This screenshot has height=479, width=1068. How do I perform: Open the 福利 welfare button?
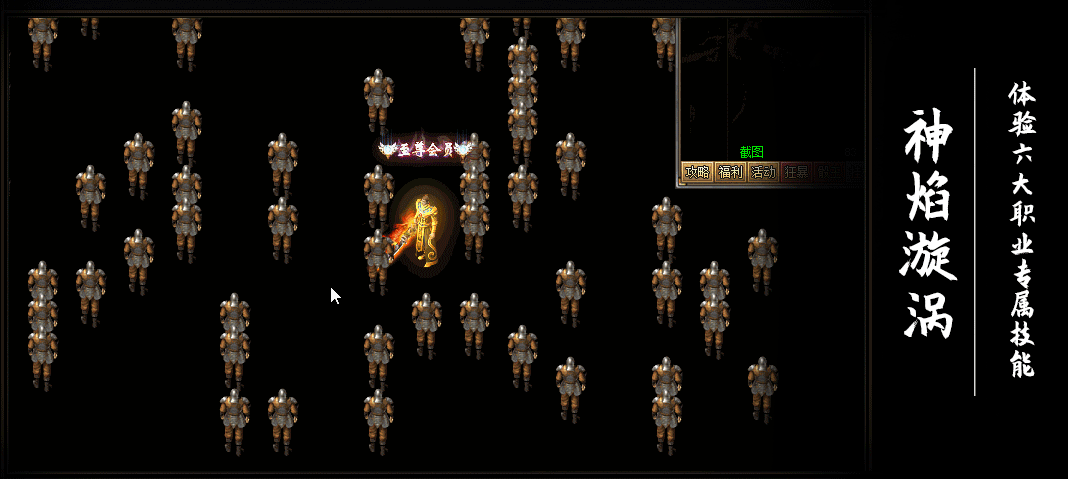(x=730, y=172)
